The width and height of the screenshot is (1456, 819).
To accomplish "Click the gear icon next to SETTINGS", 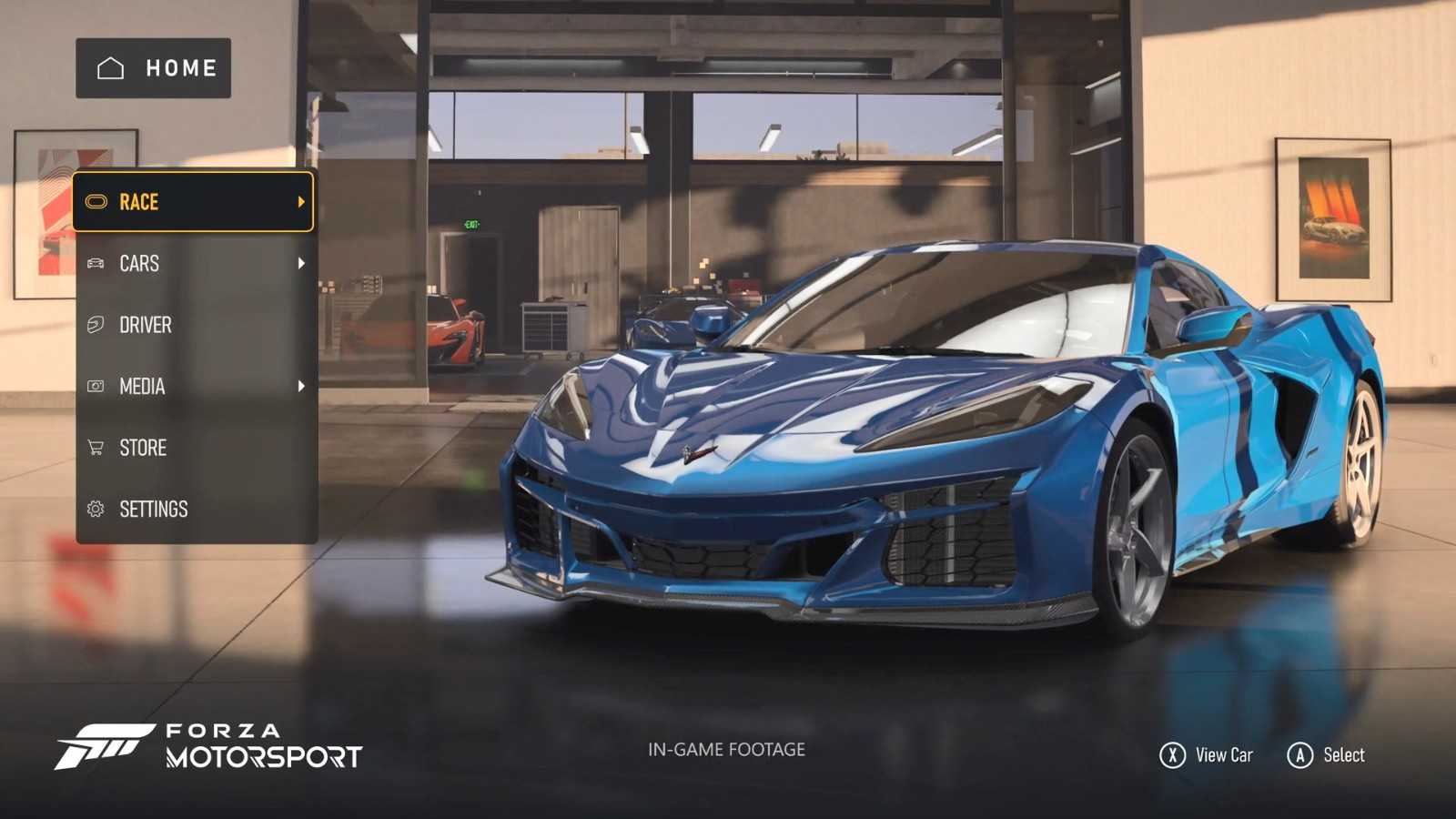I will pyautogui.click(x=95, y=509).
